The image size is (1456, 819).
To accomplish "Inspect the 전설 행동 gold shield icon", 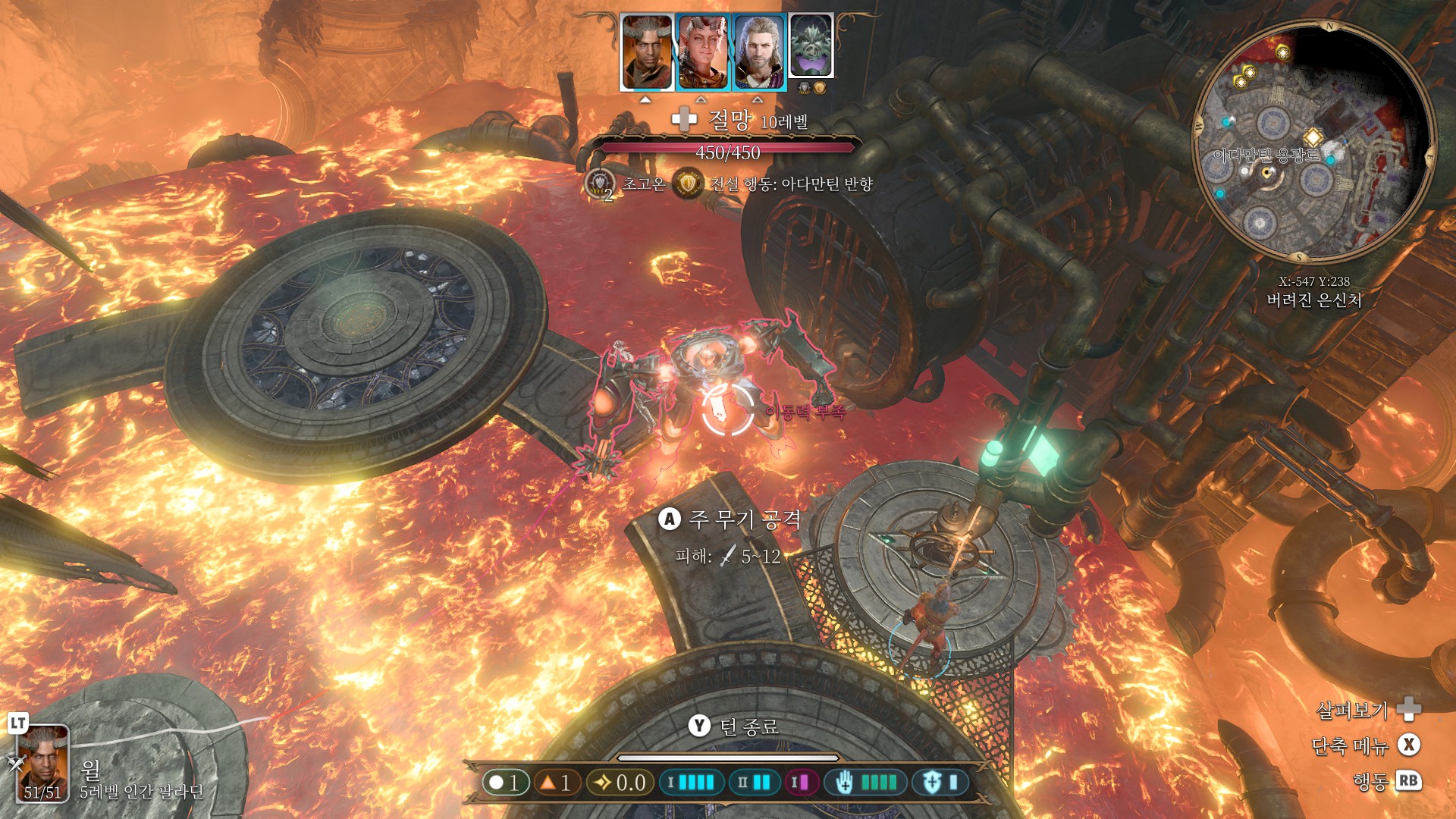I will tap(688, 184).
